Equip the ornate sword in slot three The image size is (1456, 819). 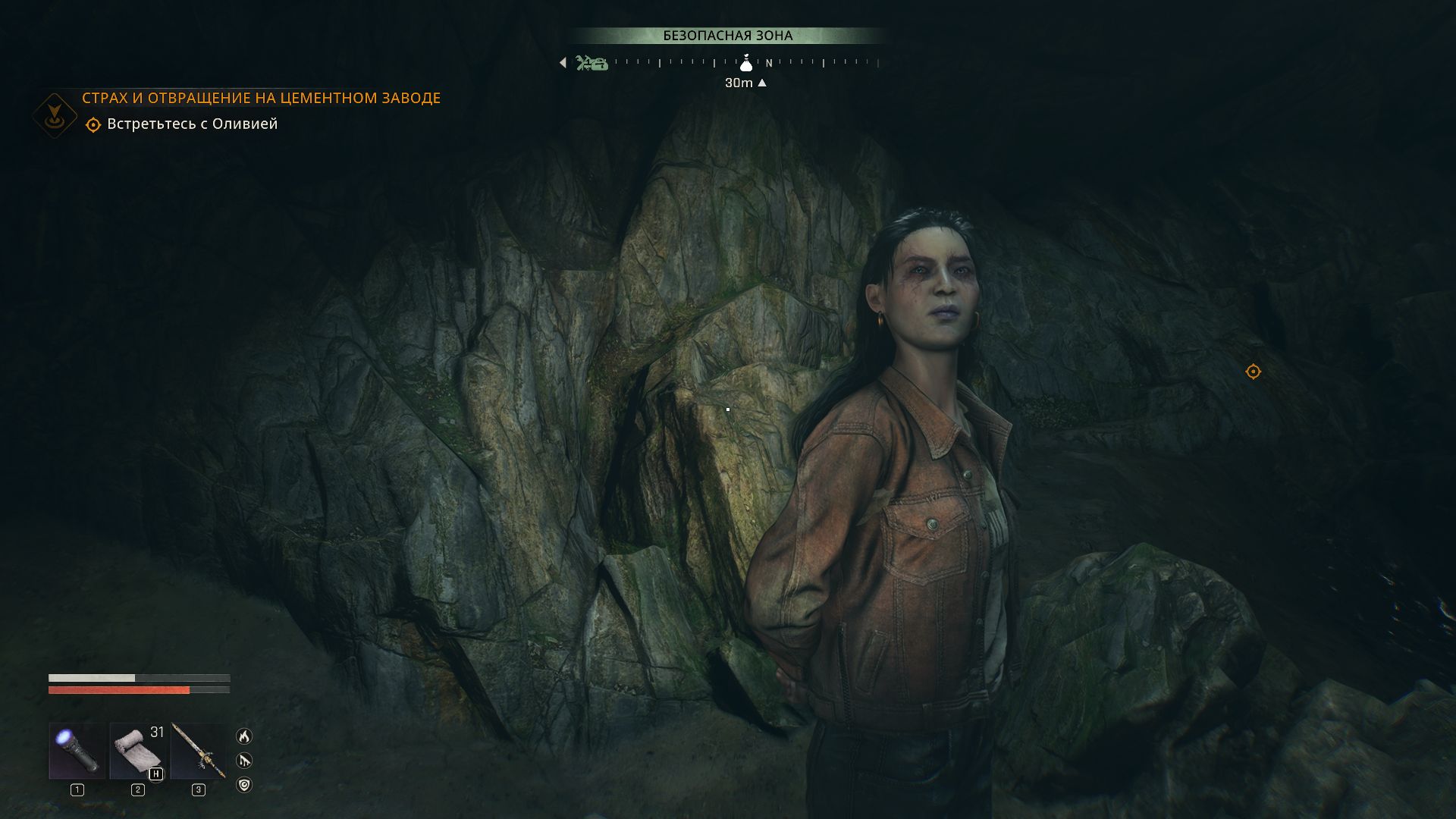pos(198,751)
